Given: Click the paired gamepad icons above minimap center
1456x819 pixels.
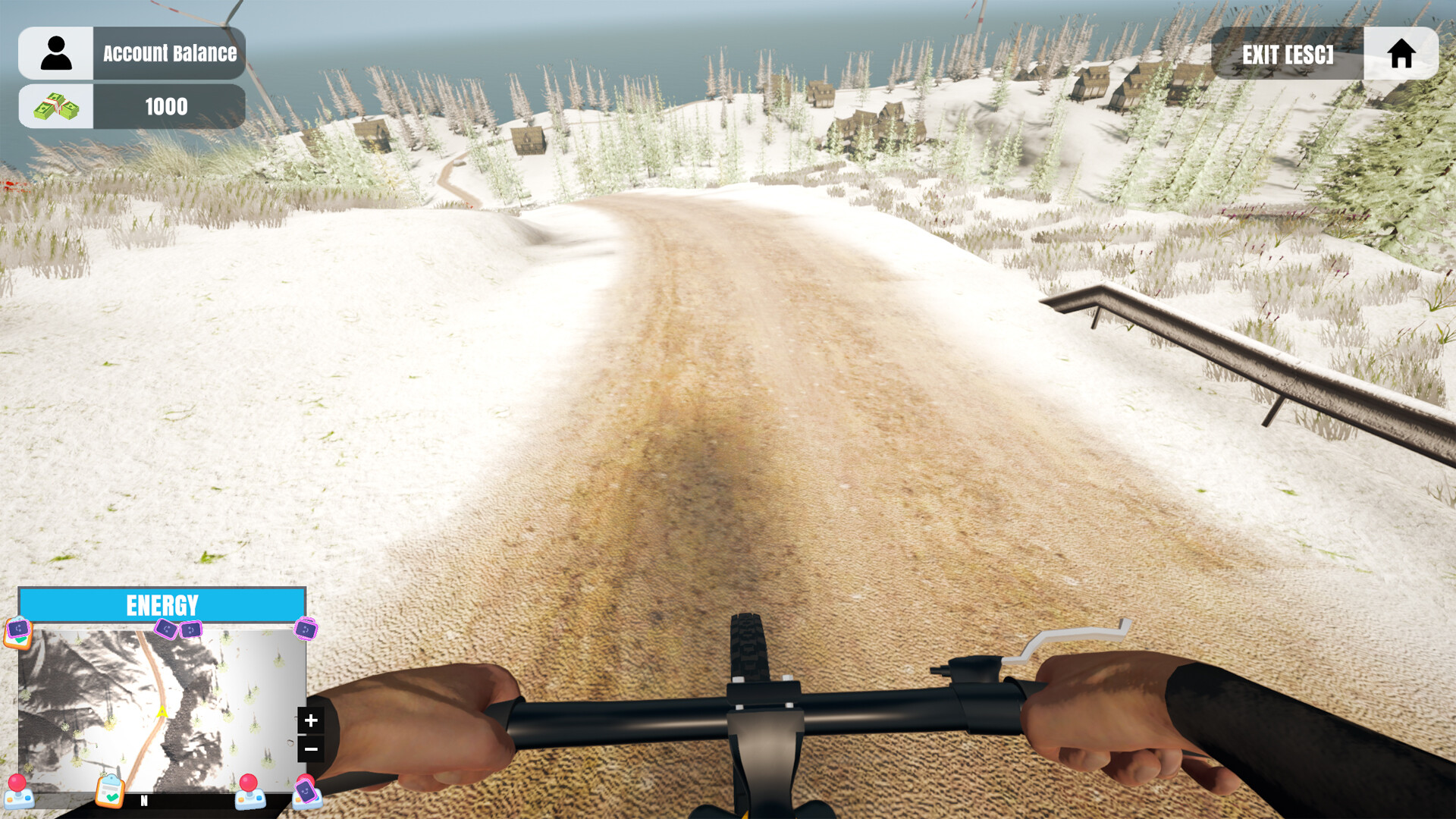Looking at the screenshot, I should point(177,629).
